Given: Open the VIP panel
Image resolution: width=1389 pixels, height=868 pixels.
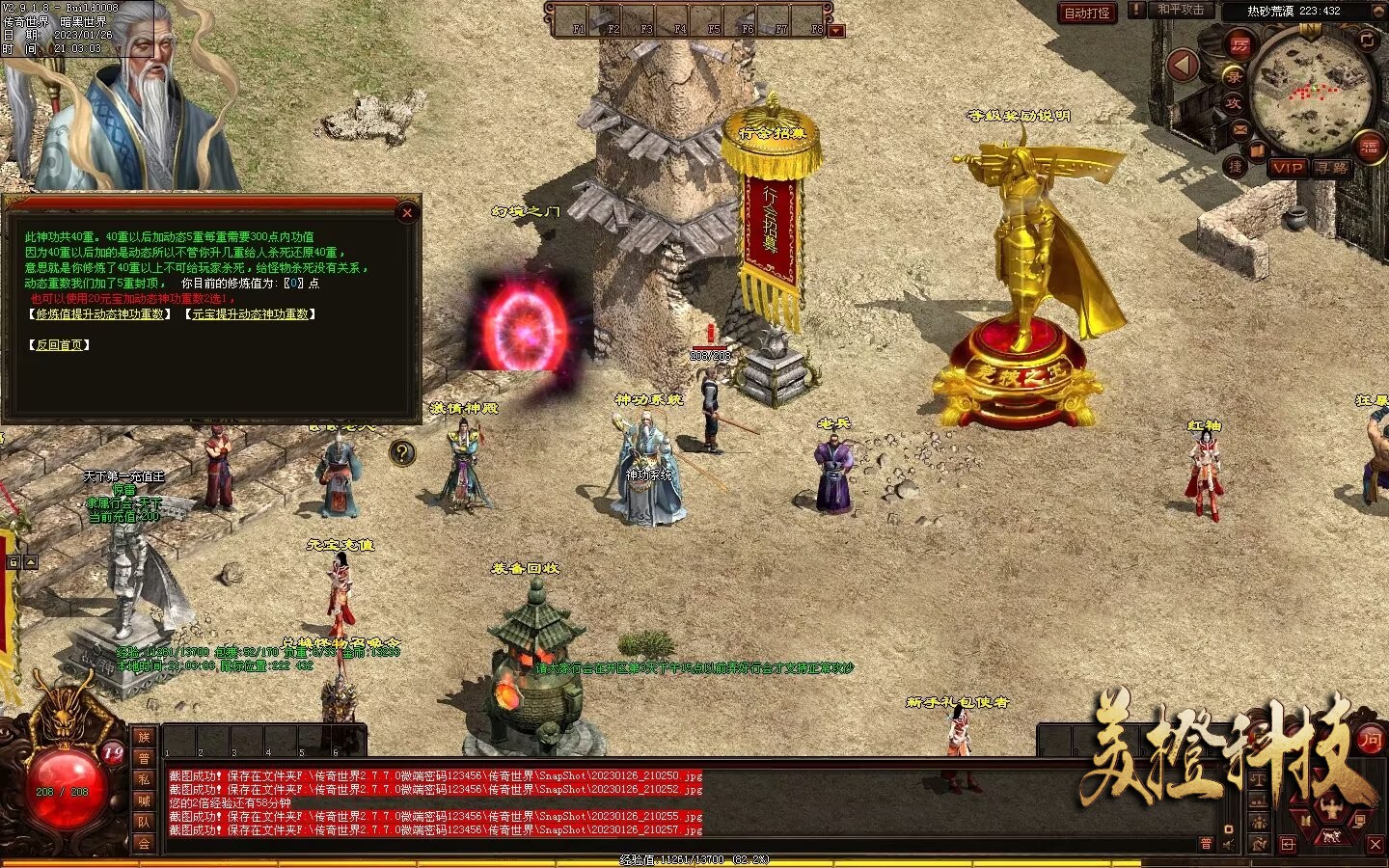Looking at the screenshot, I should tap(1287, 168).
